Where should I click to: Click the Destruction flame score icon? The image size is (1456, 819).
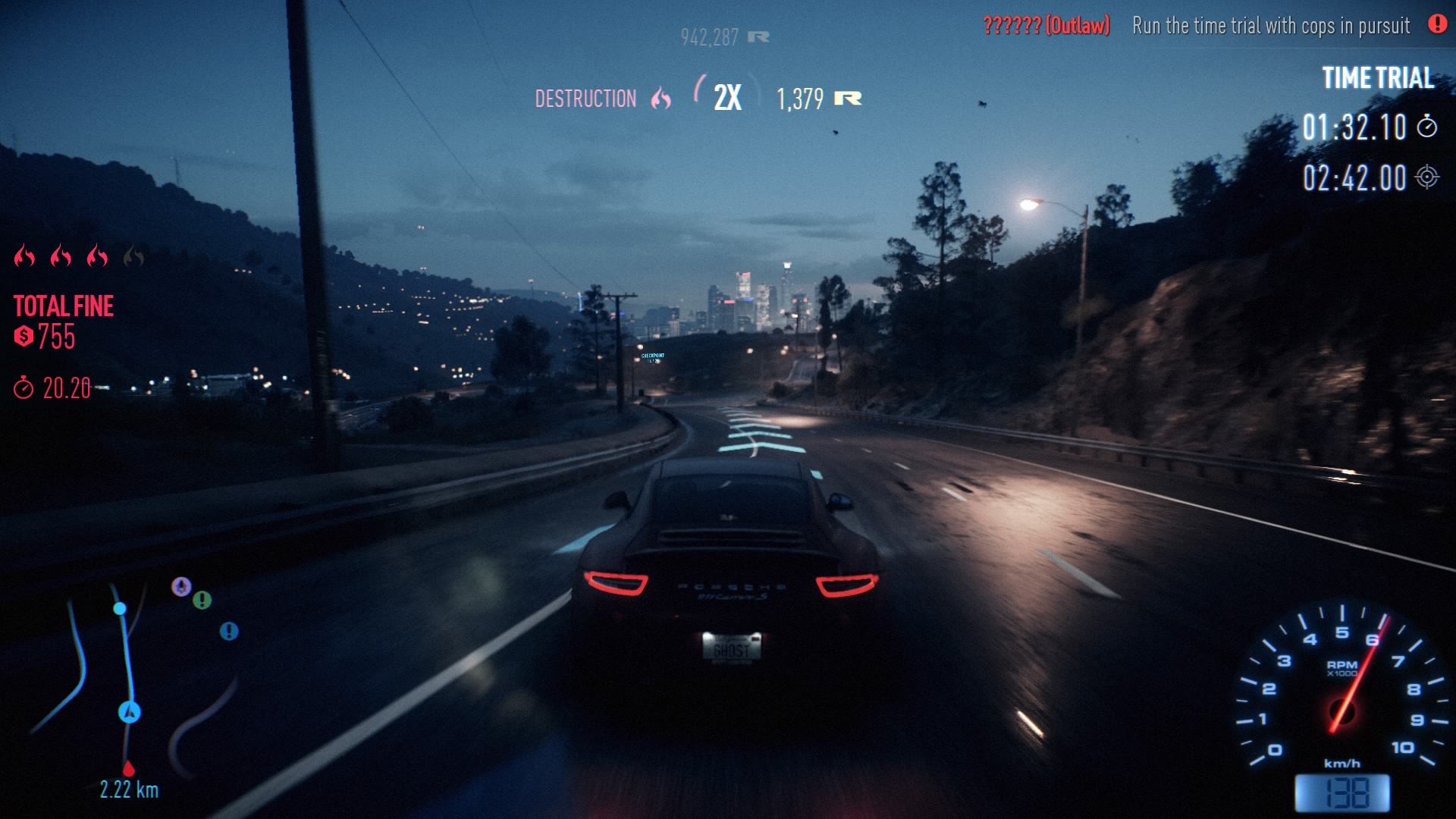(x=661, y=99)
